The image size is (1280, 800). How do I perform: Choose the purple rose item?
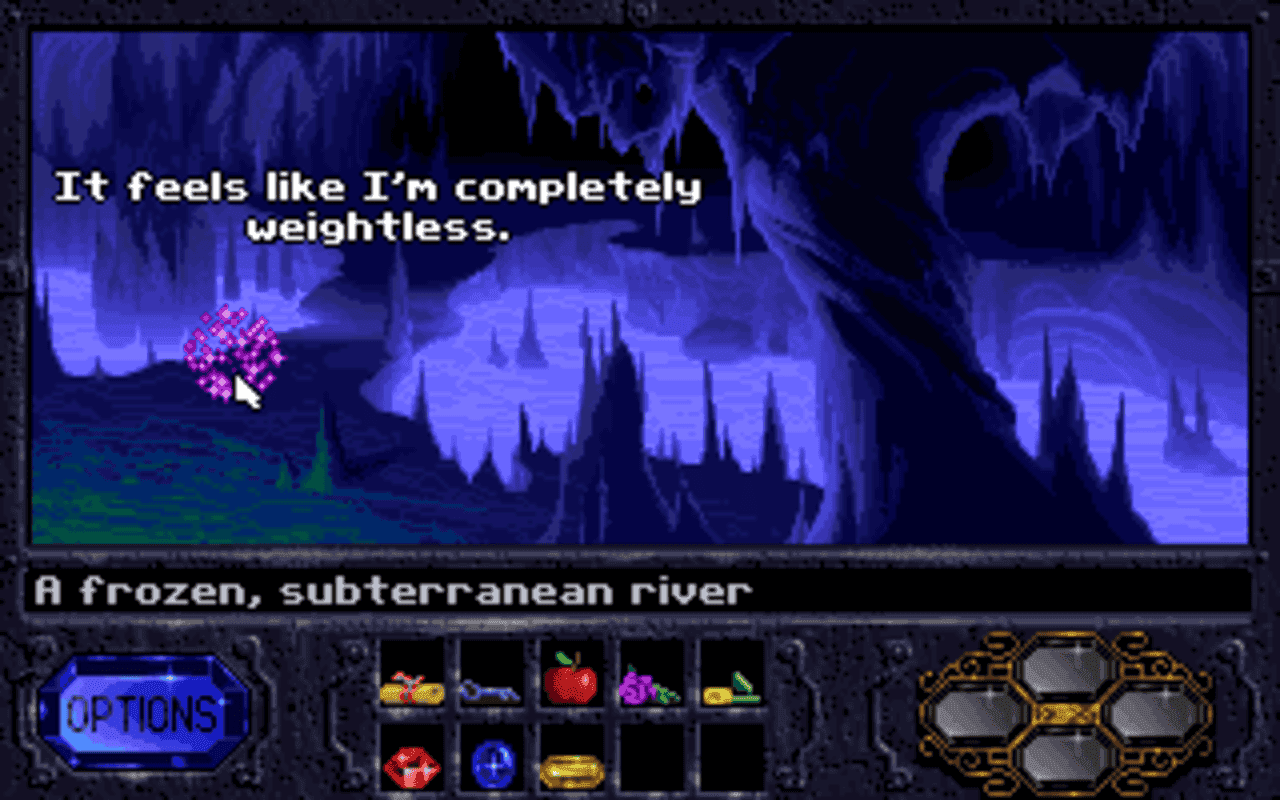[x=650, y=688]
